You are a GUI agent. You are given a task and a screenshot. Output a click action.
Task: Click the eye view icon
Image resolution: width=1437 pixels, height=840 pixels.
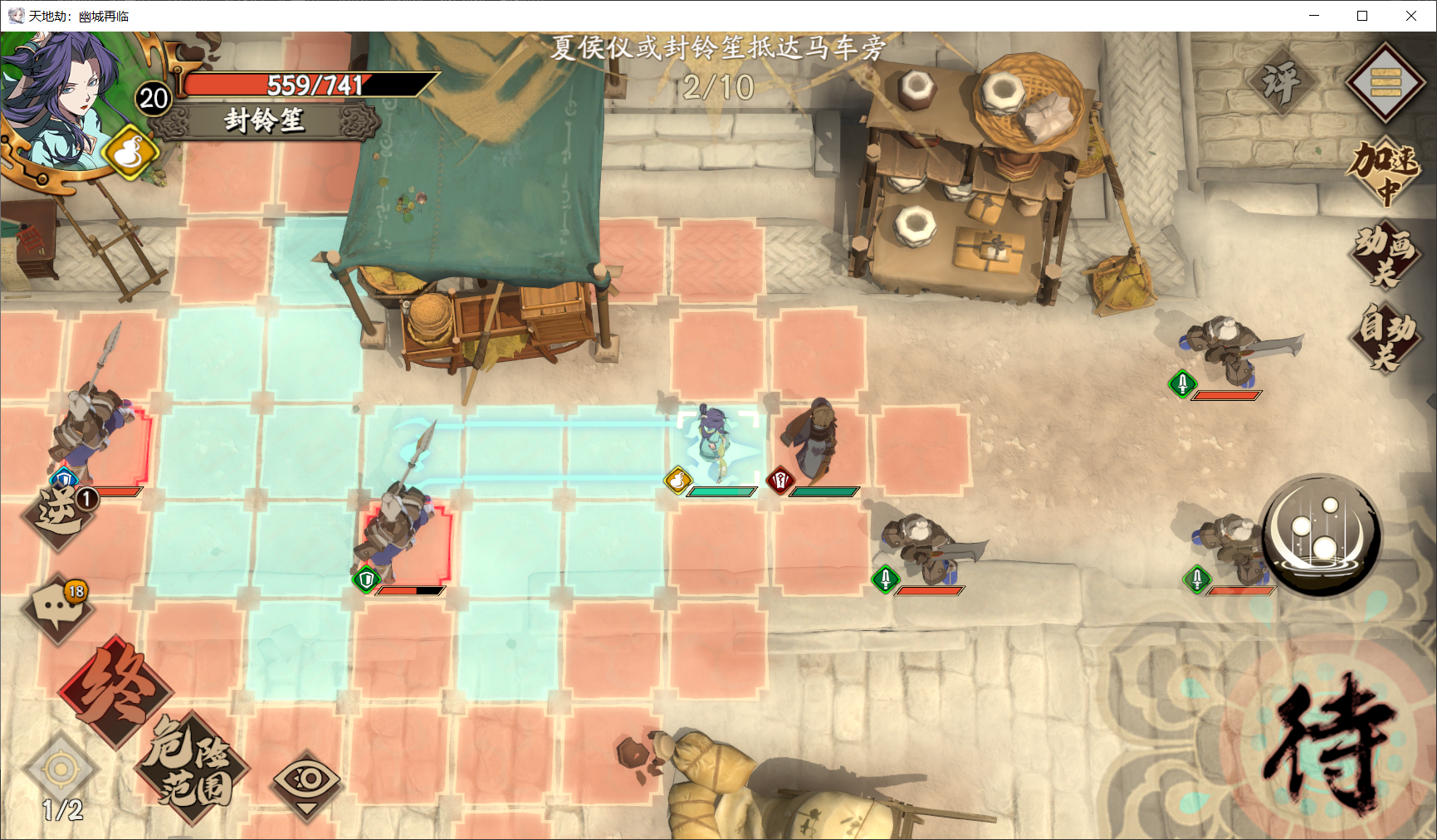coord(307,780)
